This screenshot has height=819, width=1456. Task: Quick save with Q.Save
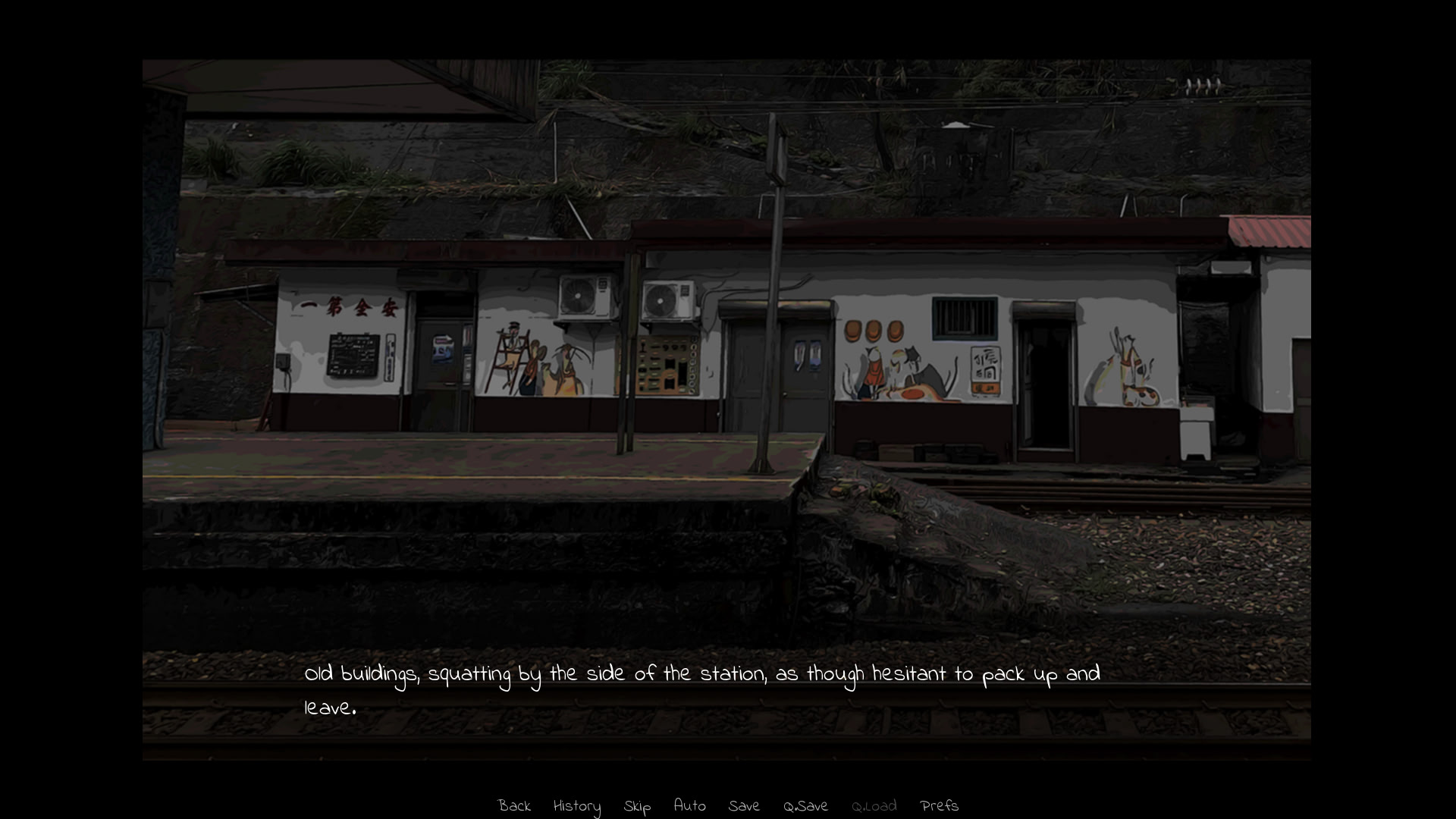[805, 806]
